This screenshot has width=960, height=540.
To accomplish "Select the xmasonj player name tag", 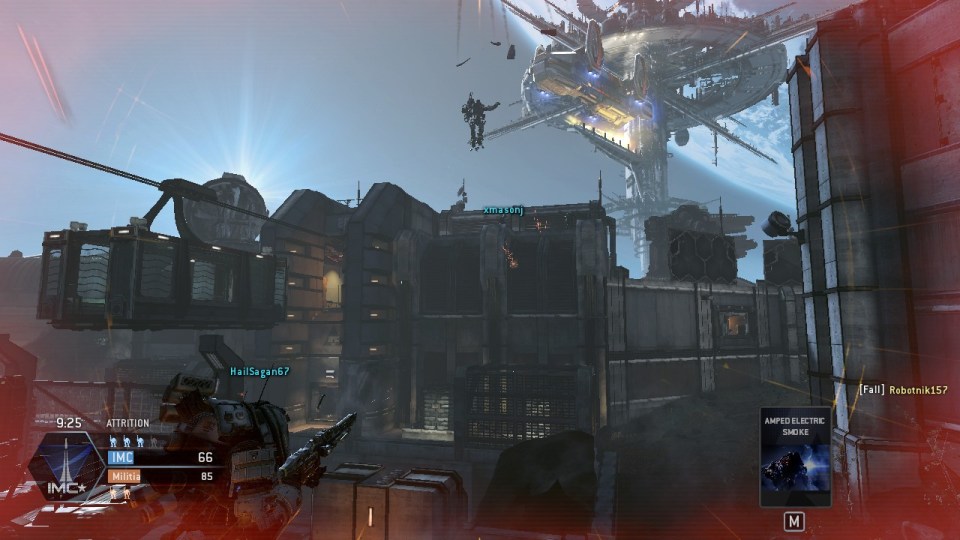I will 503,210.
